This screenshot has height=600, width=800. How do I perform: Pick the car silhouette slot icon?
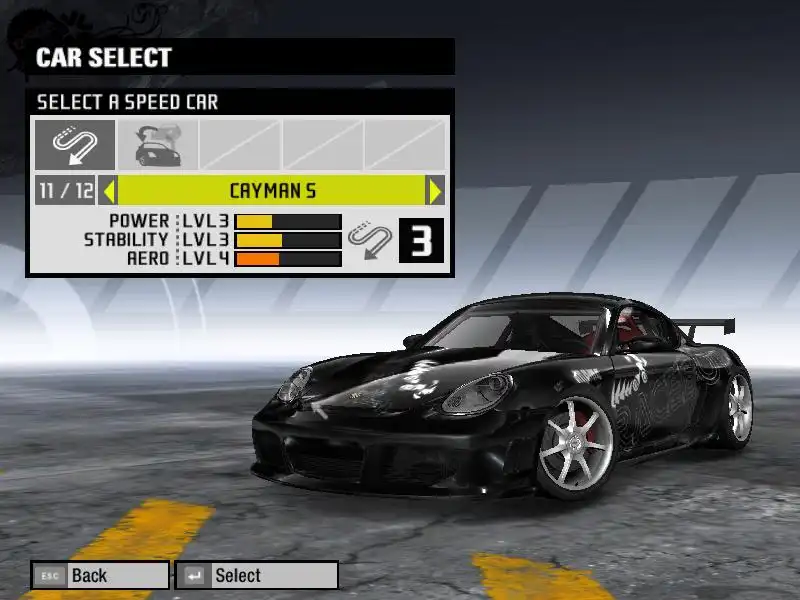(x=157, y=145)
